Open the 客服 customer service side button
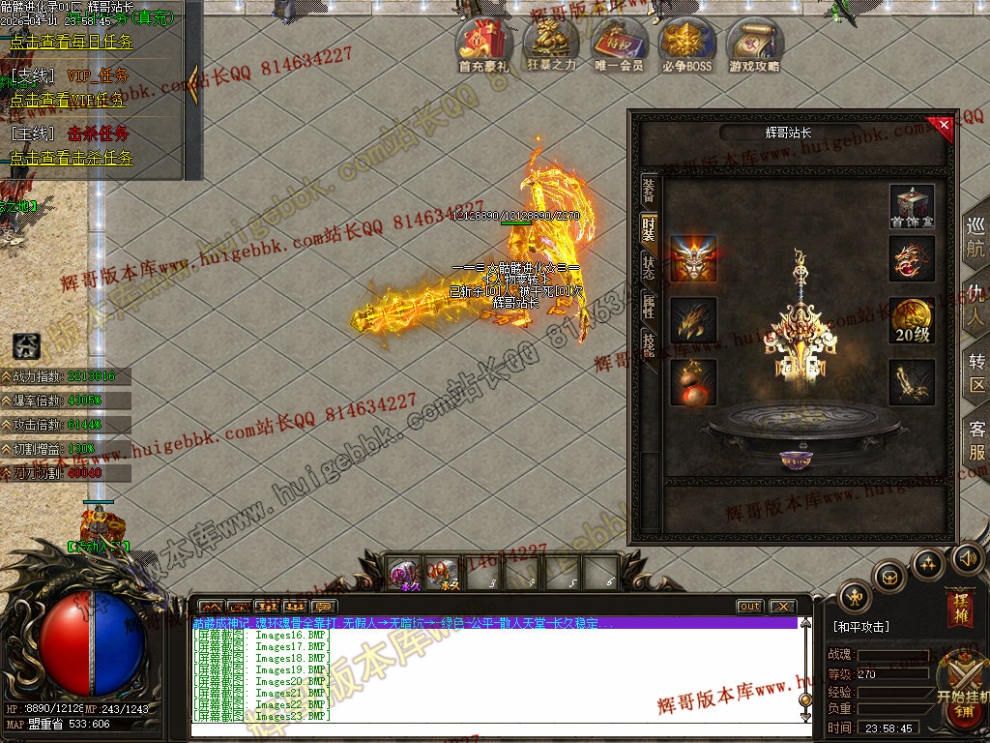 (977, 441)
